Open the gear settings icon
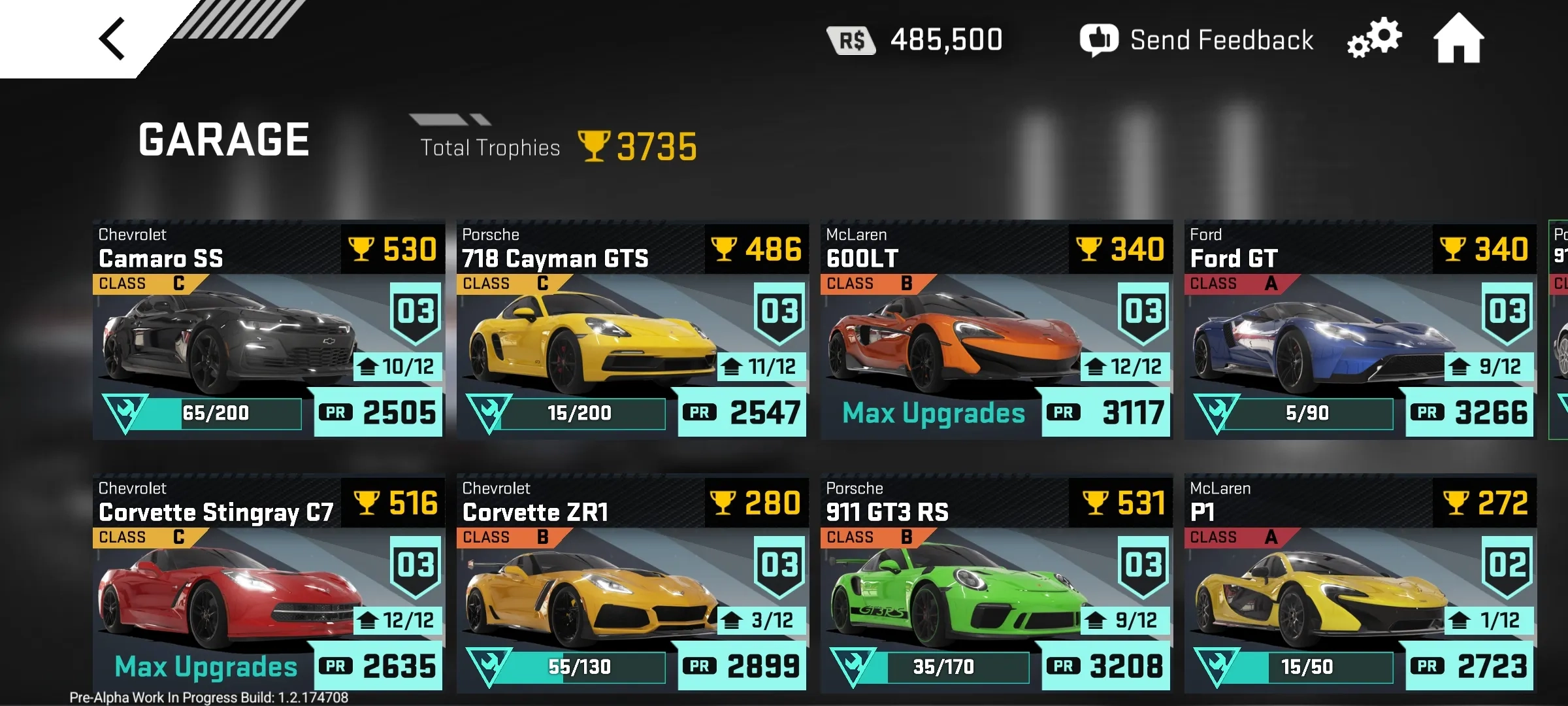The height and width of the screenshot is (706, 1568). tap(1374, 39)
